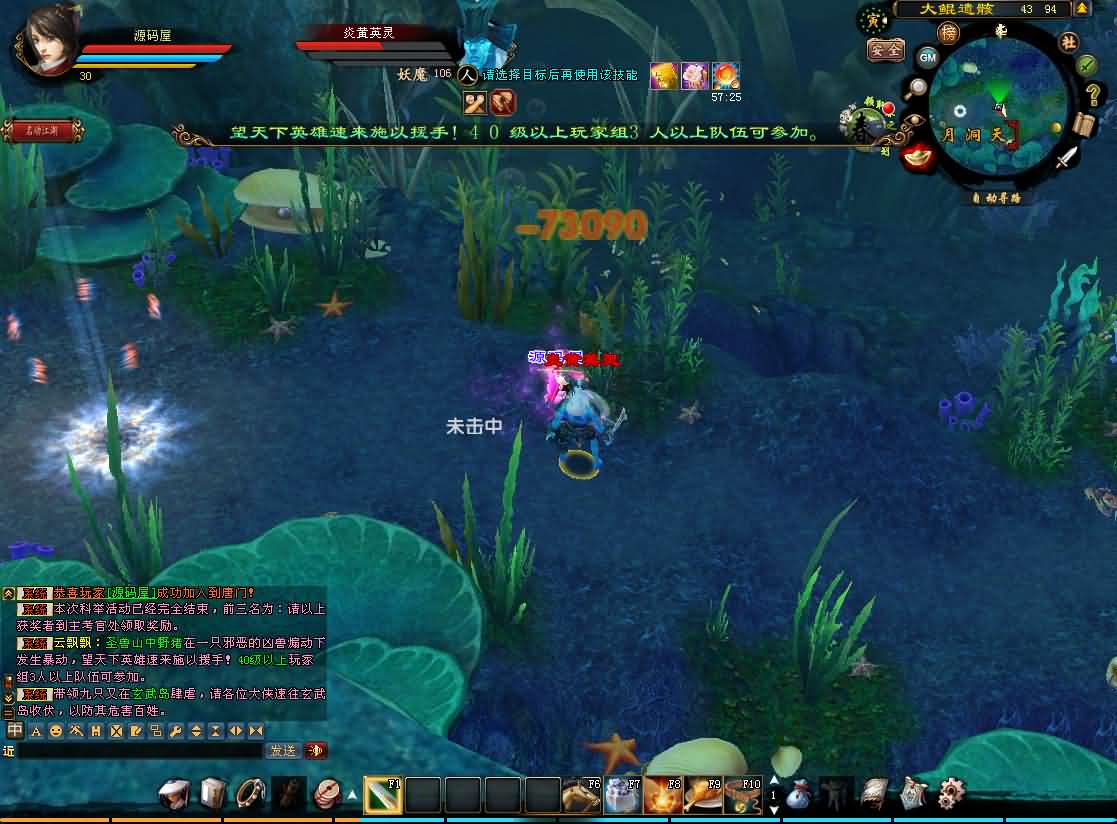1117x824 pixels.
Task: Activate 自动寻路 auto-pathfinding button
Action: [x=998, y=198]
